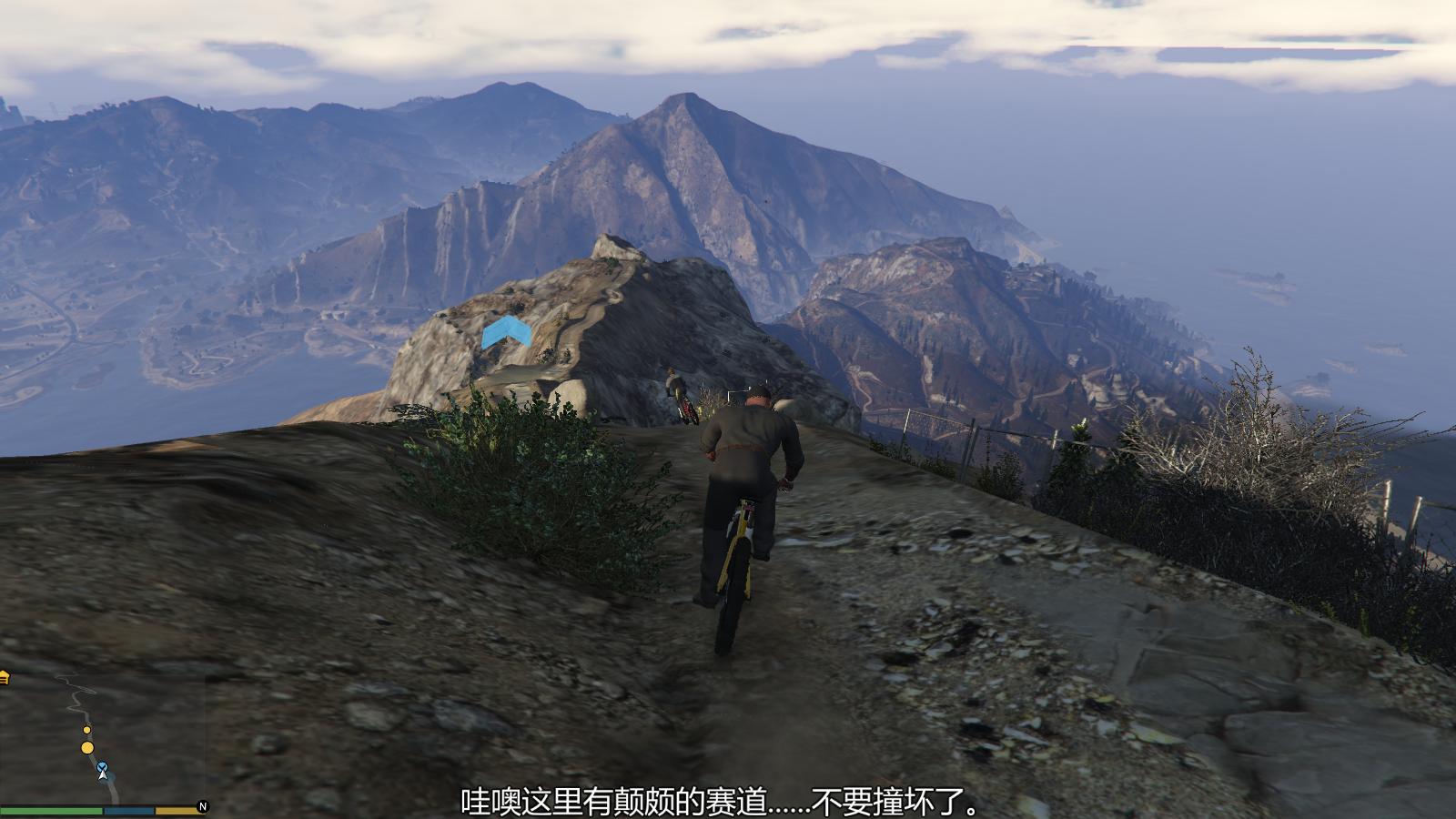
Task: Select the smaller yellow checkpoint dot on minimap
Action: [86, 729]
